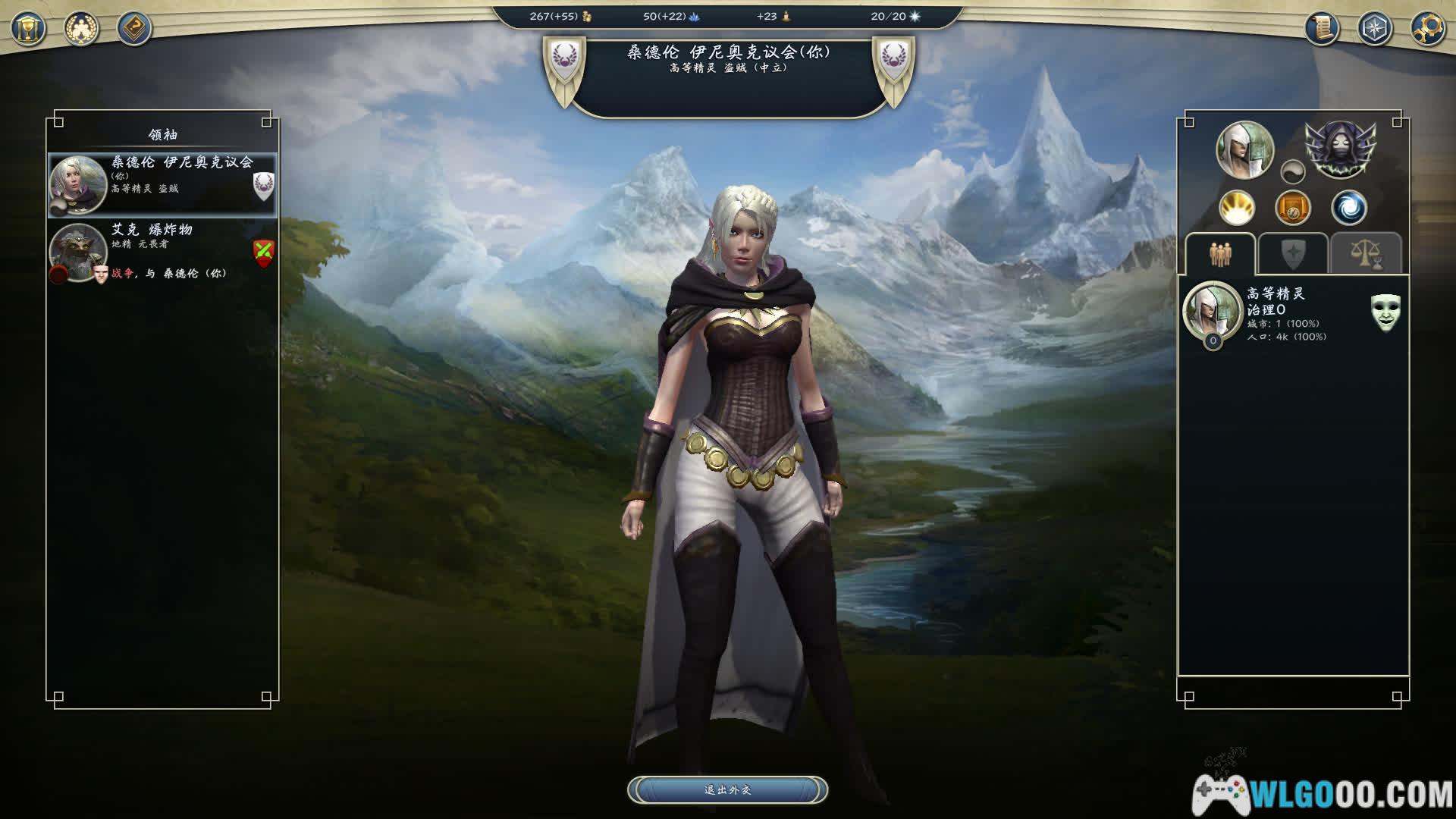
Task: Switch to the shield emblem tab
Action: click(1292, 254)
